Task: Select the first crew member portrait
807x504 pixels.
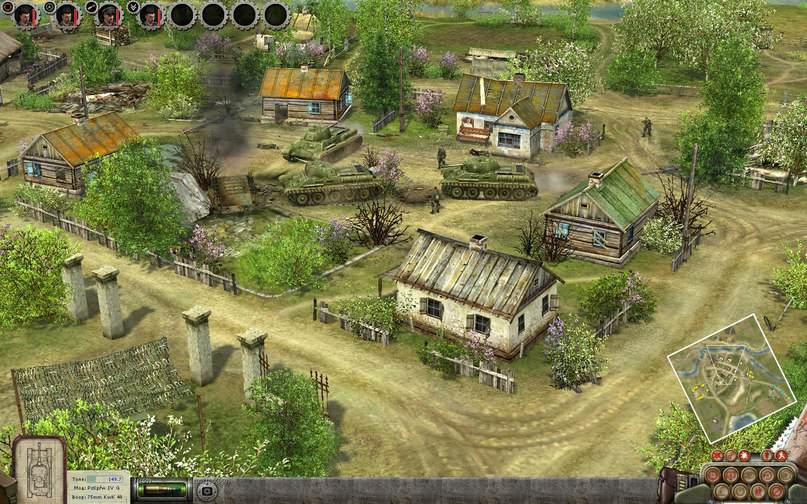Action: (25, 15)
